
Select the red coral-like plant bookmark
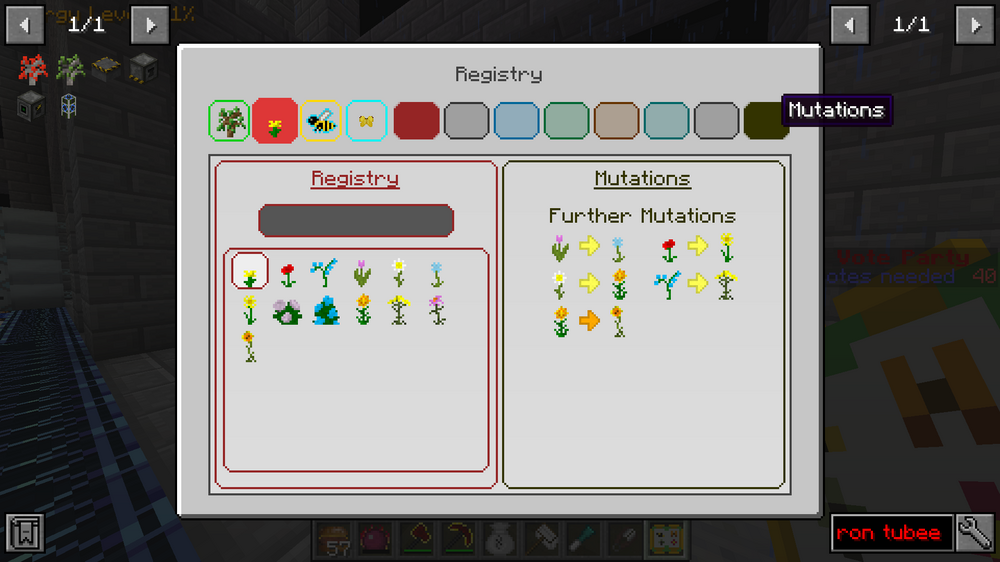click(32, 69)
